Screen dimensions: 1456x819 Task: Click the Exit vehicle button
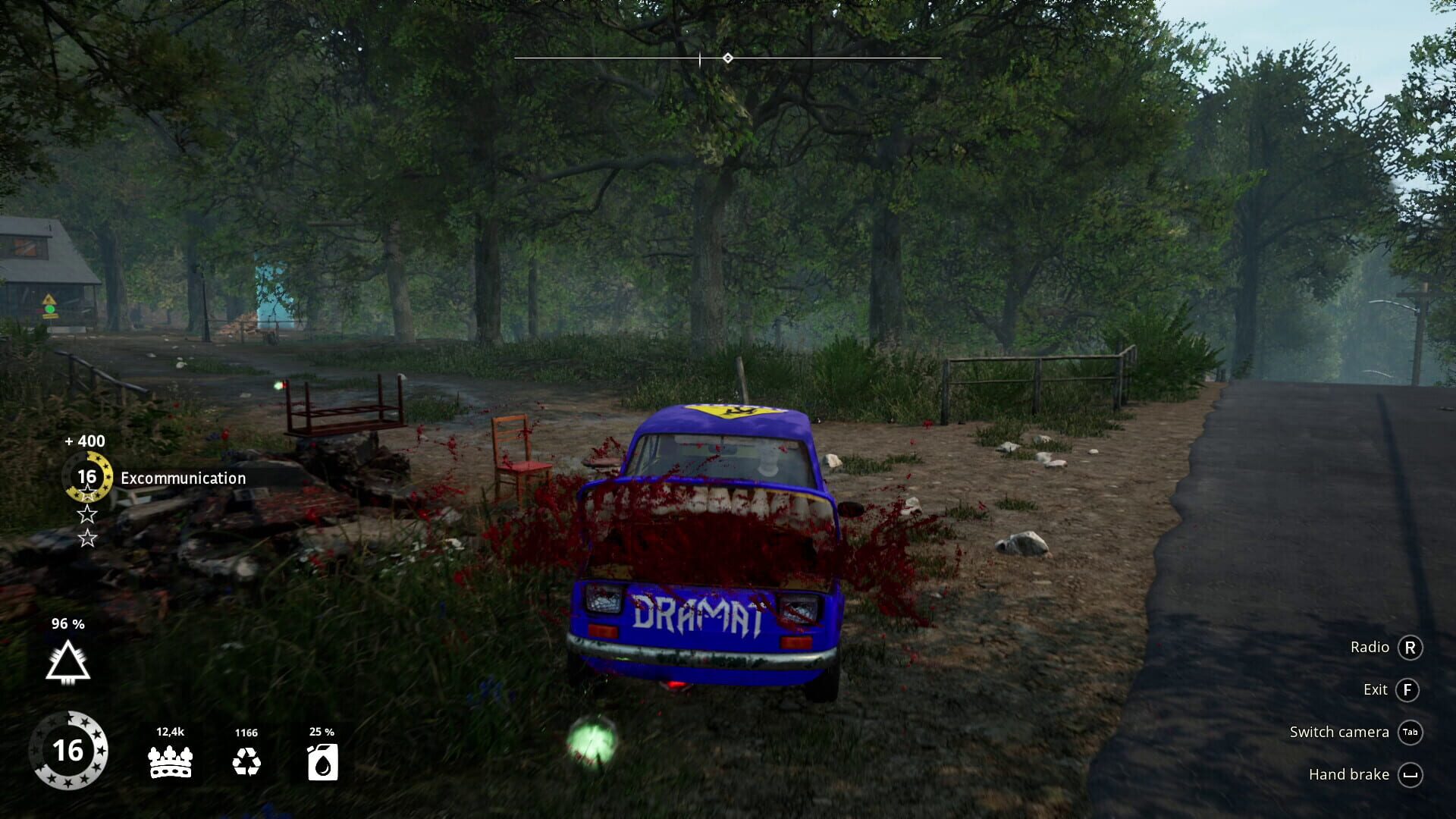(x=1377, y=690)
